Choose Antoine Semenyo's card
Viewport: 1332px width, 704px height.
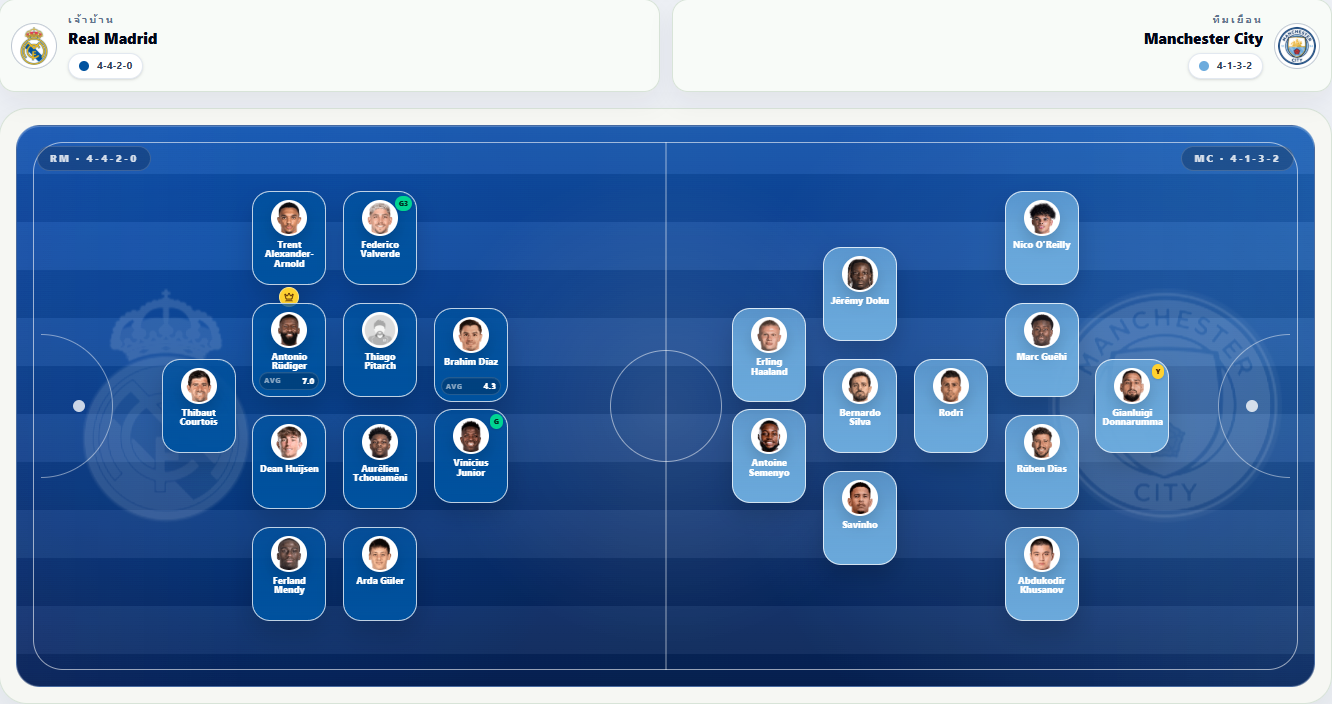769,456
